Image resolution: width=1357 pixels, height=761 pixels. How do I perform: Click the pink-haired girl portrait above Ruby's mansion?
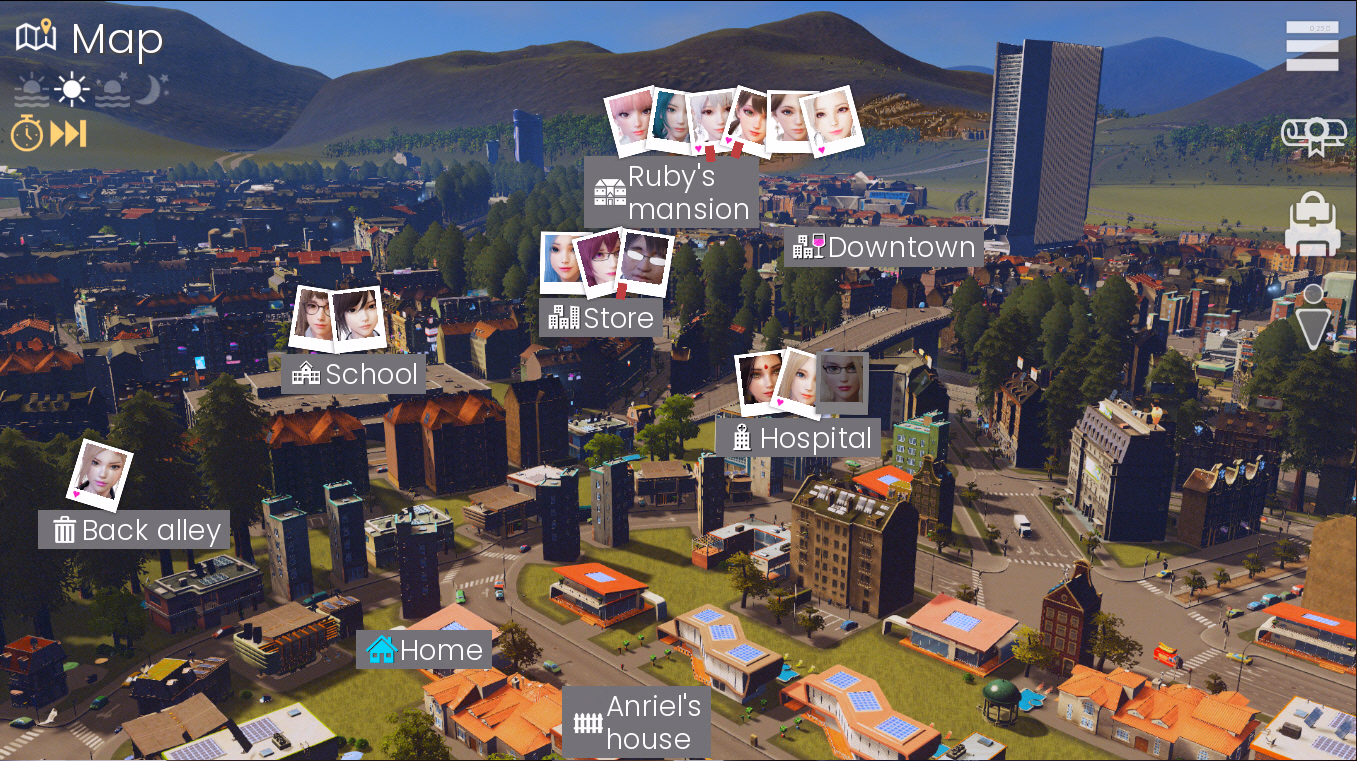[631, 121]
